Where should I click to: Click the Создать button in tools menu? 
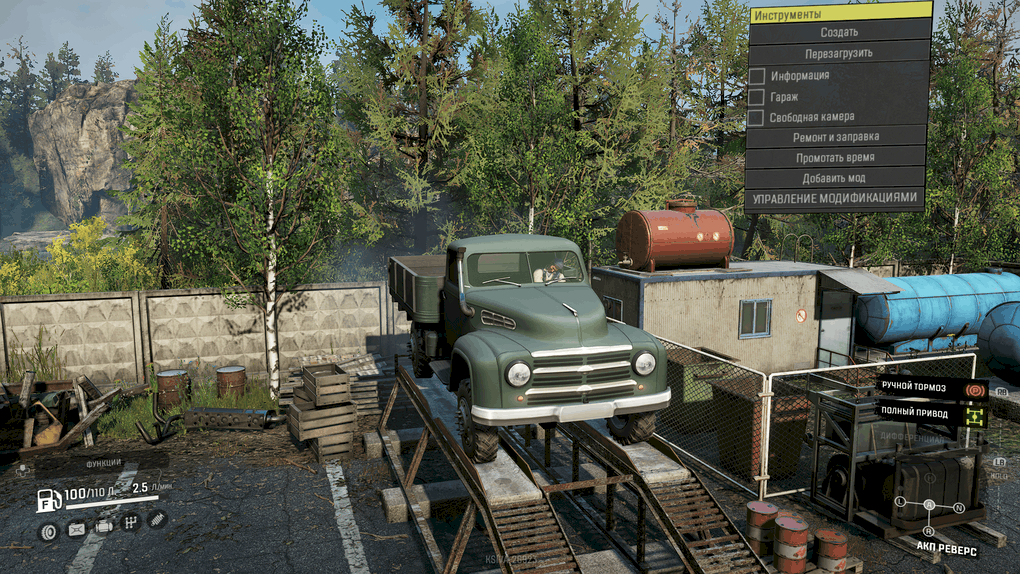(838, 32)
